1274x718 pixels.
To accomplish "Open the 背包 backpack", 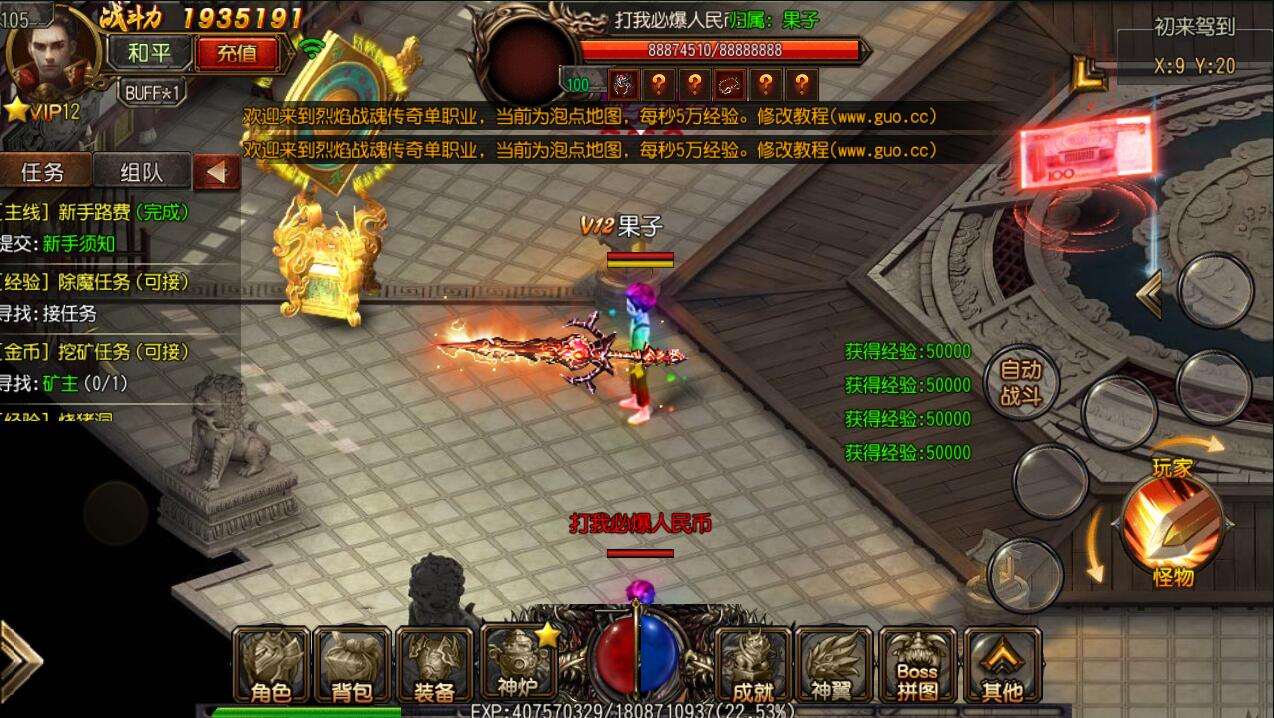I will pyautogui.click(x=352, y=665).
